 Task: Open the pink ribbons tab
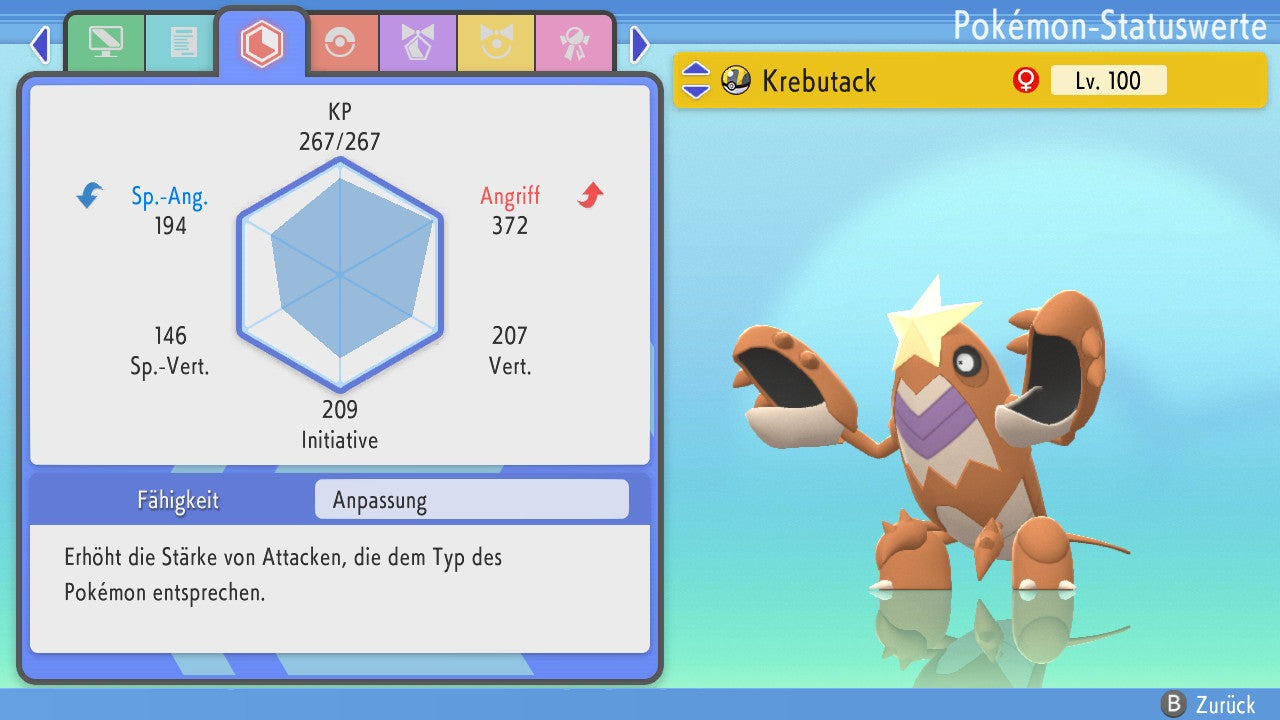pos(573,43)
